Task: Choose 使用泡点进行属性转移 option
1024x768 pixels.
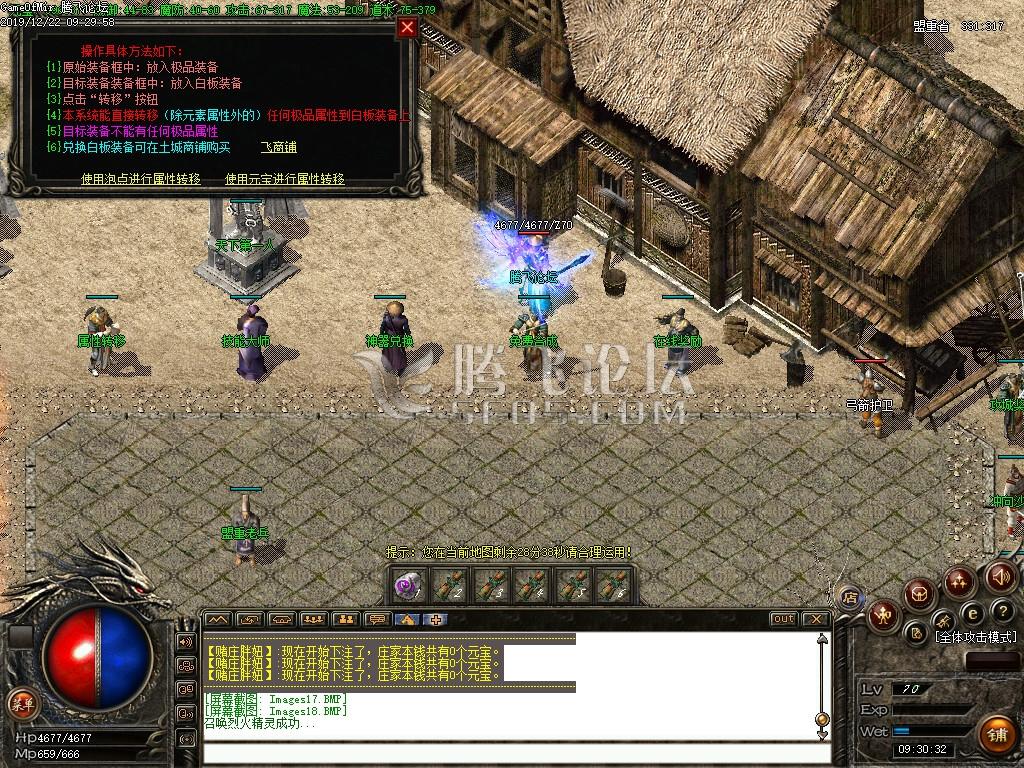Action: 141,179
